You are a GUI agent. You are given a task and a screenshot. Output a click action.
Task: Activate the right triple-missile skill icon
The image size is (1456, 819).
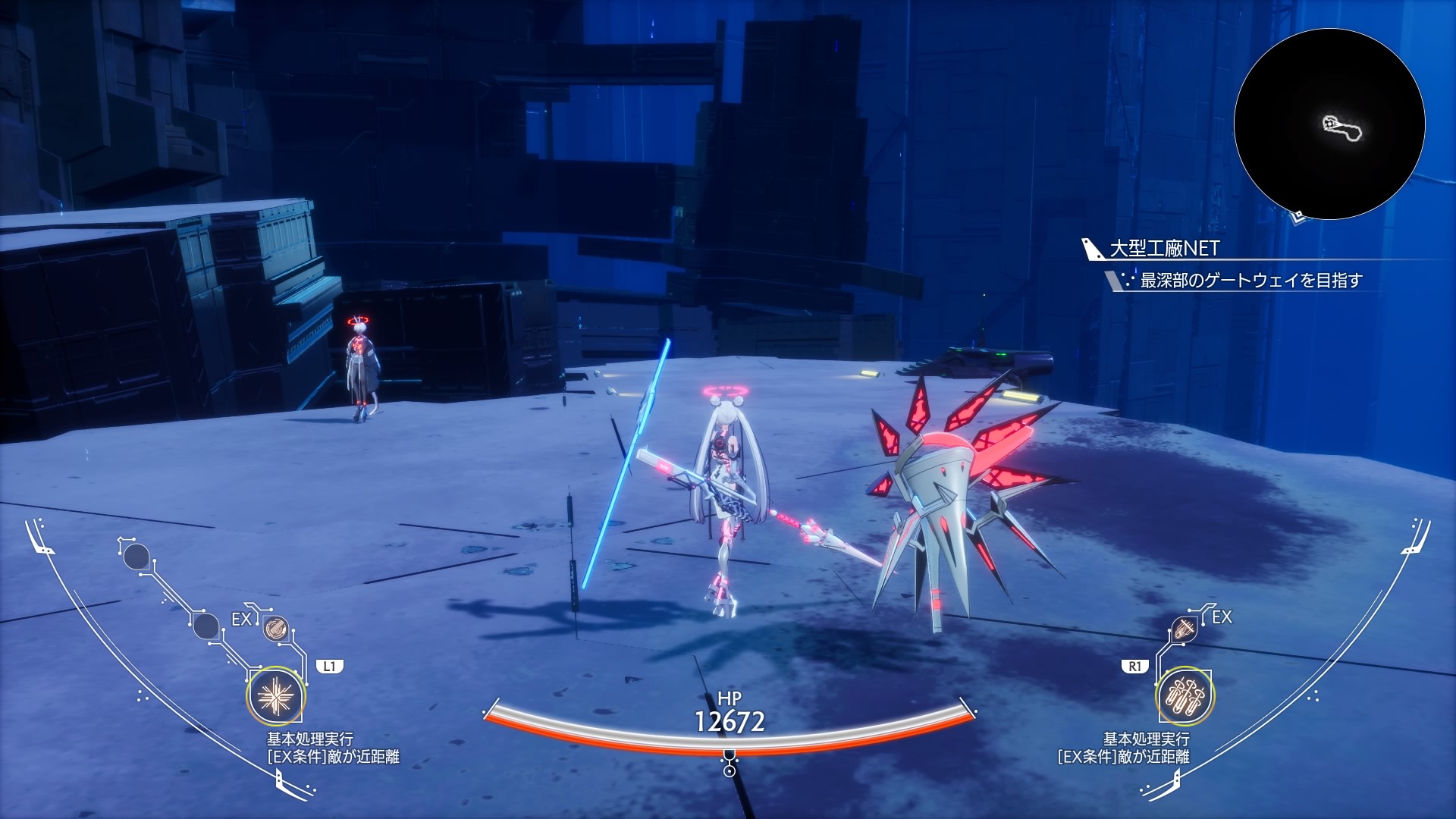[x=1185, y=697]
